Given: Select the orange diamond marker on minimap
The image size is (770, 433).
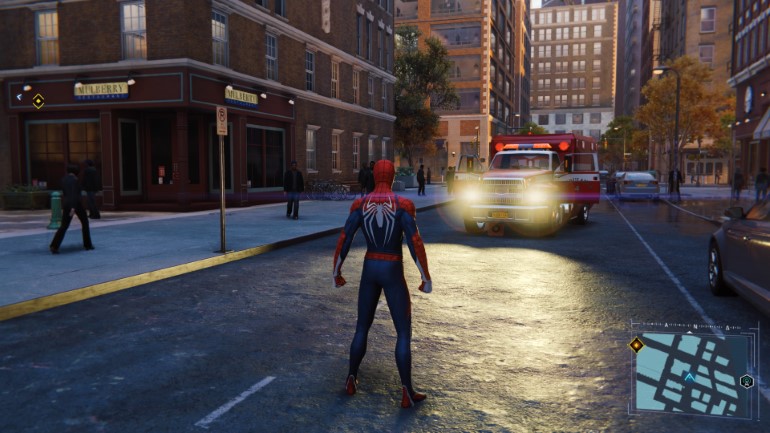Looking at the screenshot, I should [636, 345].
